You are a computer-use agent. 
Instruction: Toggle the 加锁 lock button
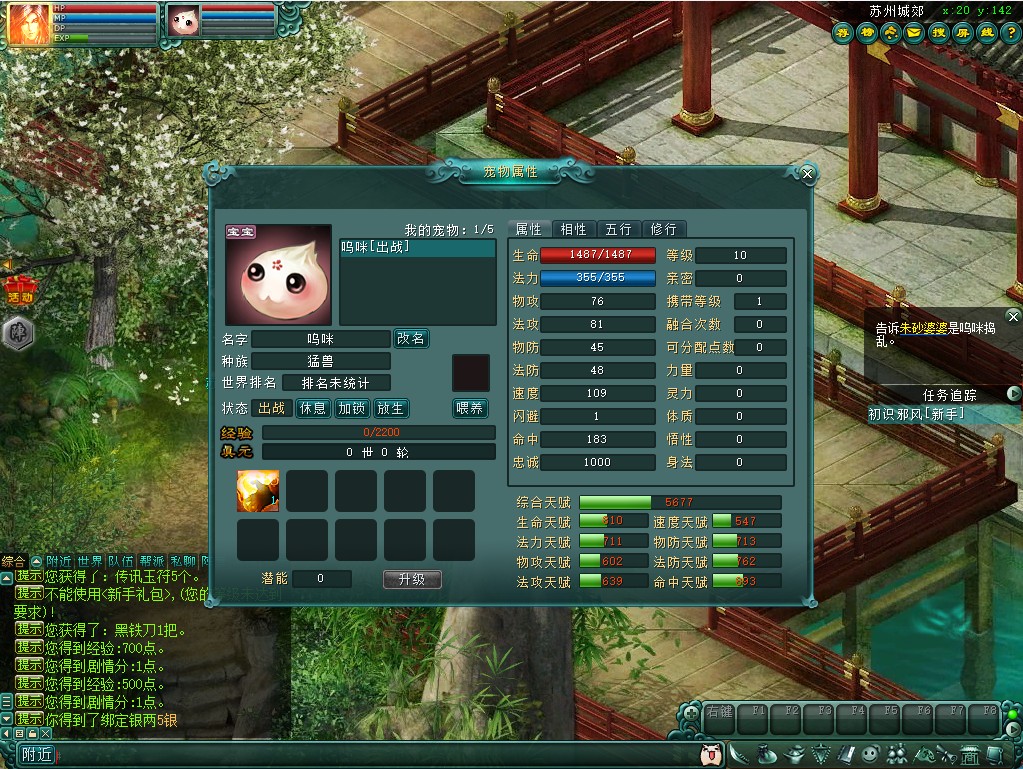point(352,408)
